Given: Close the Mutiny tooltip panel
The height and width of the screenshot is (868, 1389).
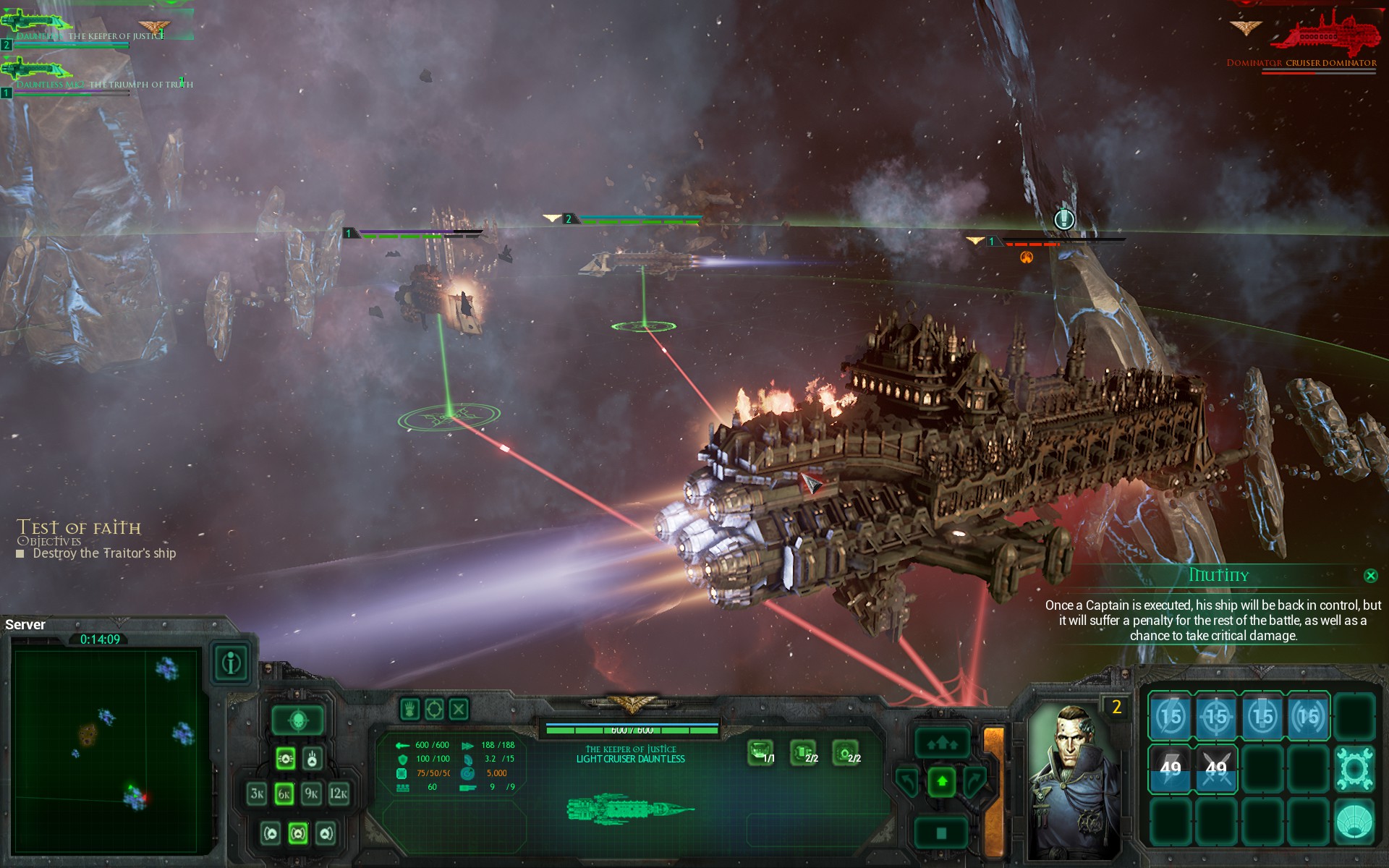Looking at the screenshot, I should point(1370,576).
